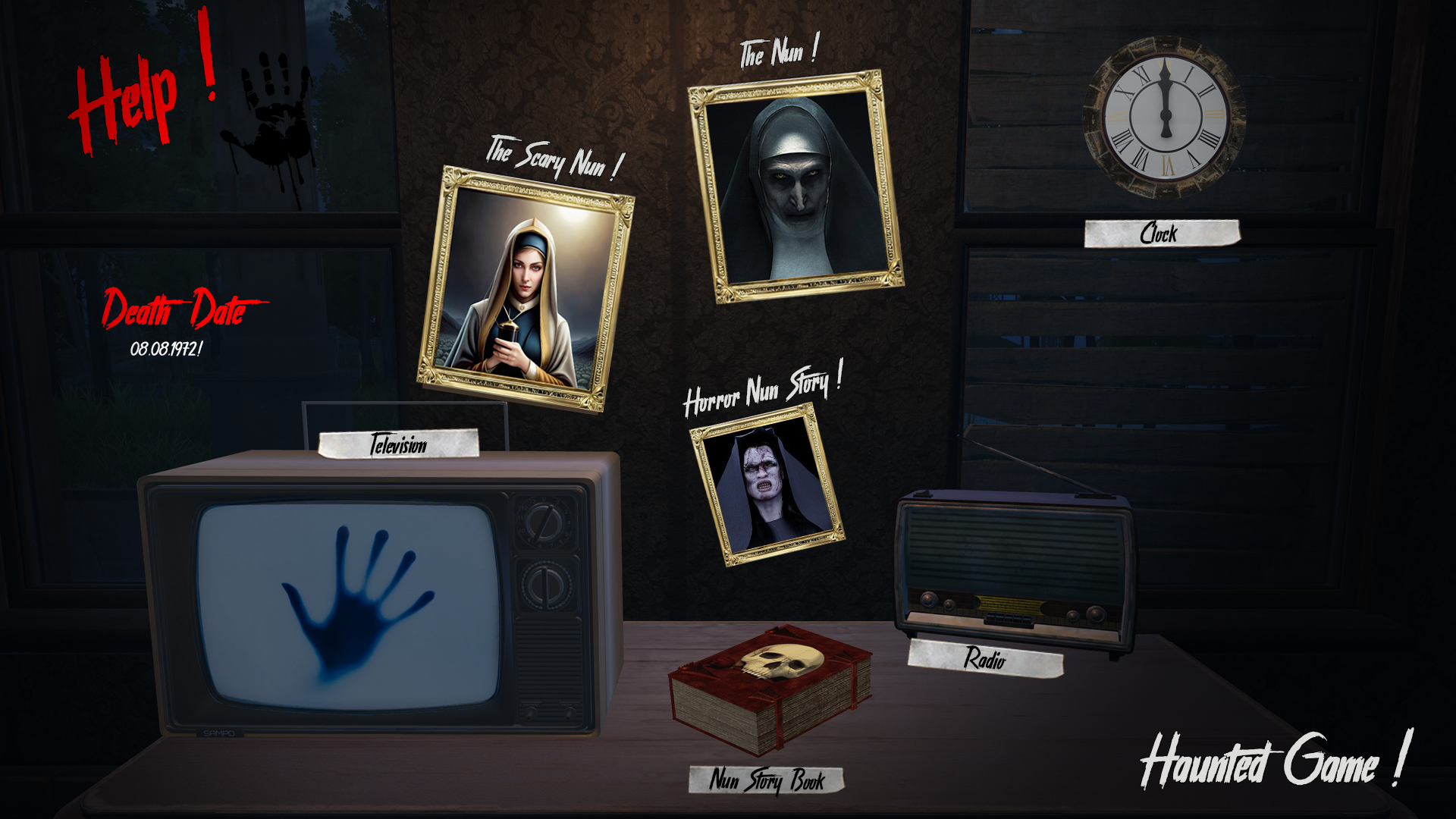Expand the Television label tag
The image size is (1456, 819).
click(x=398, y=446)
